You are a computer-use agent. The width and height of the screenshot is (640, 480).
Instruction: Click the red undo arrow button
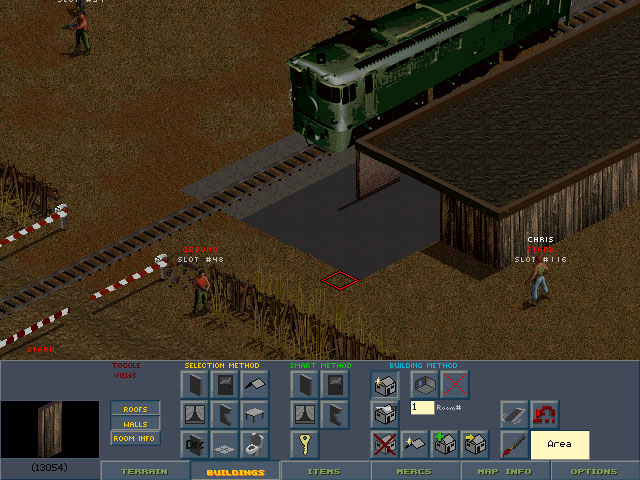(x=545, y=414)
